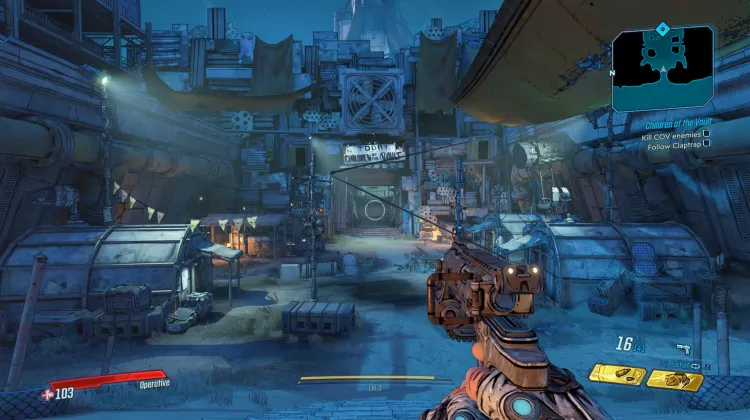Tick the Kill COV enemies objective checkbox

[706, 133]
